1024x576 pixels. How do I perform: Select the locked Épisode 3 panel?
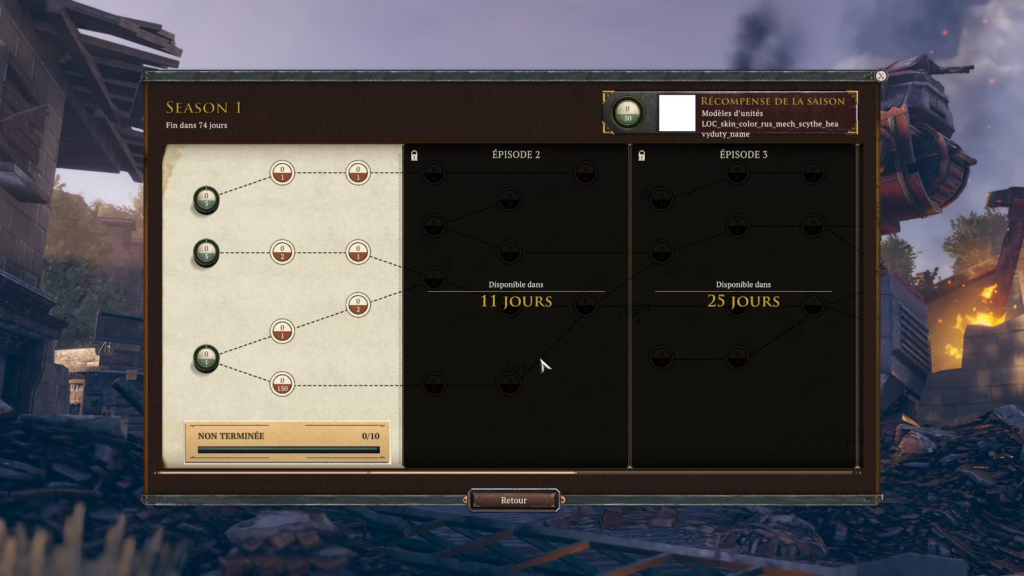743,300
